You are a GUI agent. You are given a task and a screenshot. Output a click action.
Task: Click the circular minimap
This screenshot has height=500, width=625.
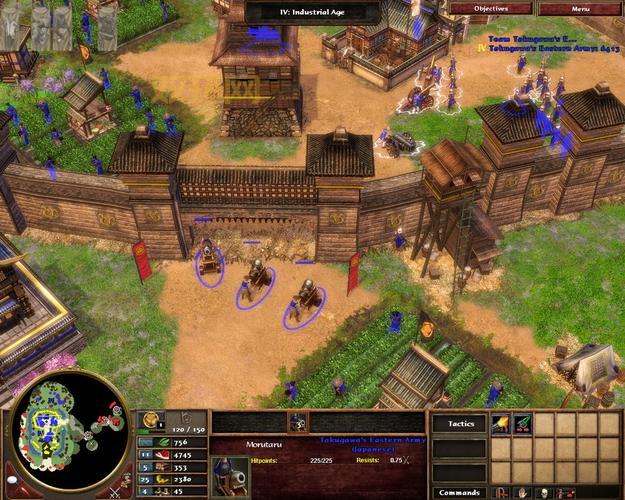tap(70, 430)
